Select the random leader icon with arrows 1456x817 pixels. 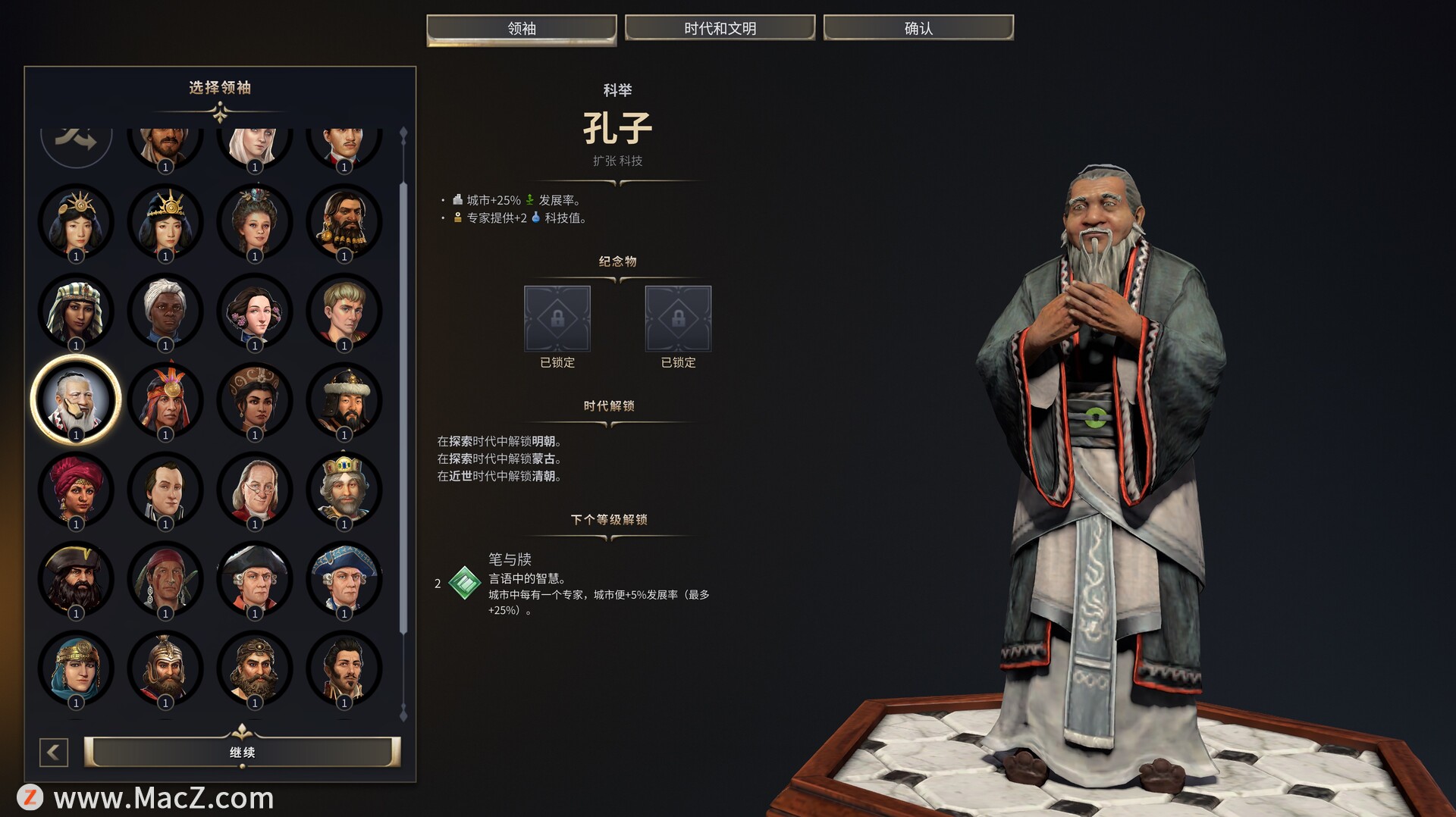(76, 140)
